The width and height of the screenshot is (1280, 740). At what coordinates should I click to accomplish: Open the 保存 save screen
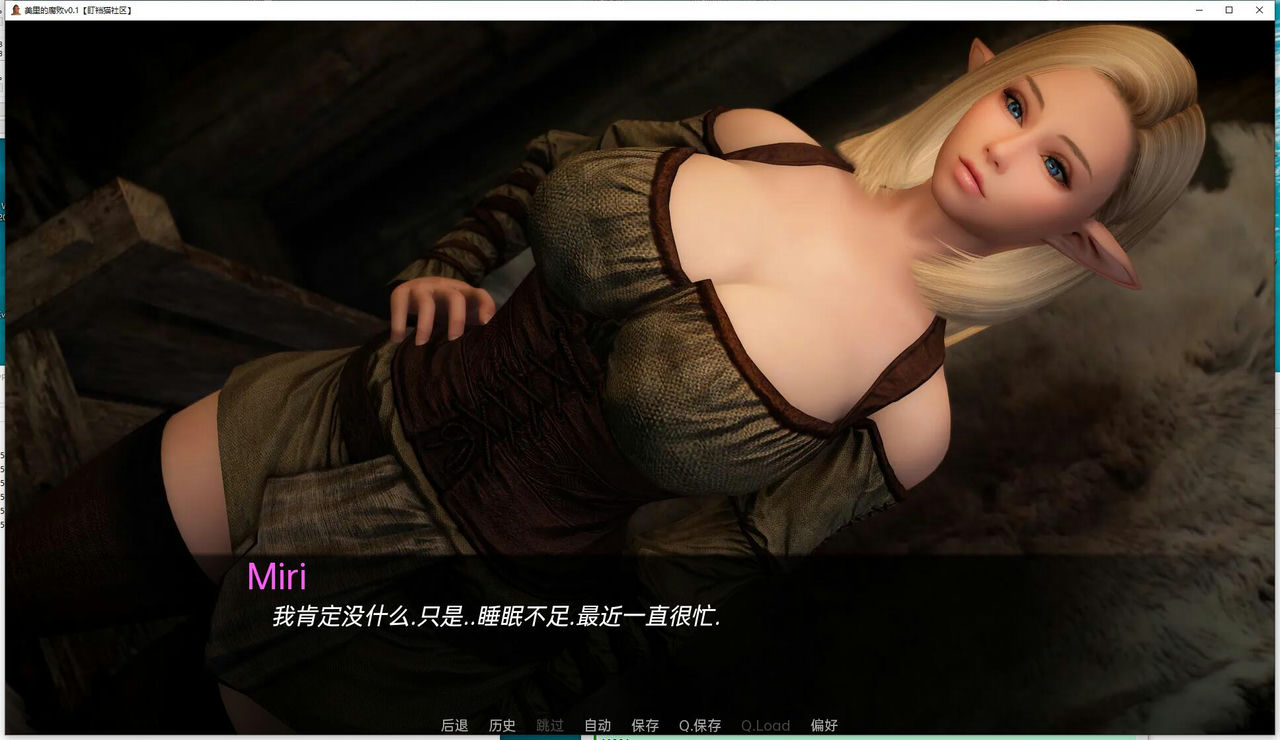click(644, 725)
